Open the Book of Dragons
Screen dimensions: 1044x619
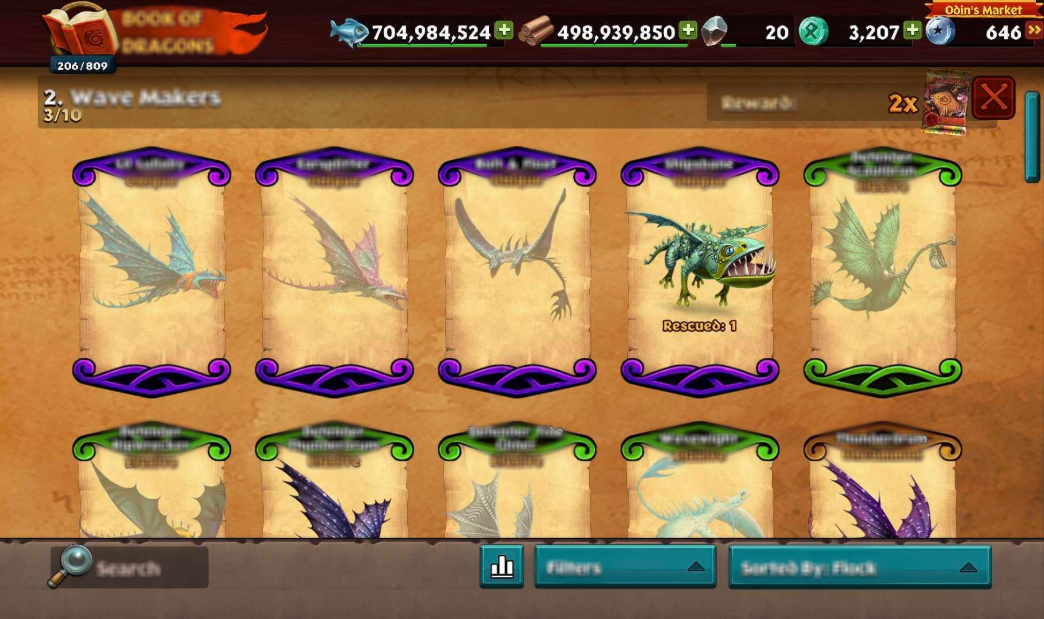pos(150,34)
